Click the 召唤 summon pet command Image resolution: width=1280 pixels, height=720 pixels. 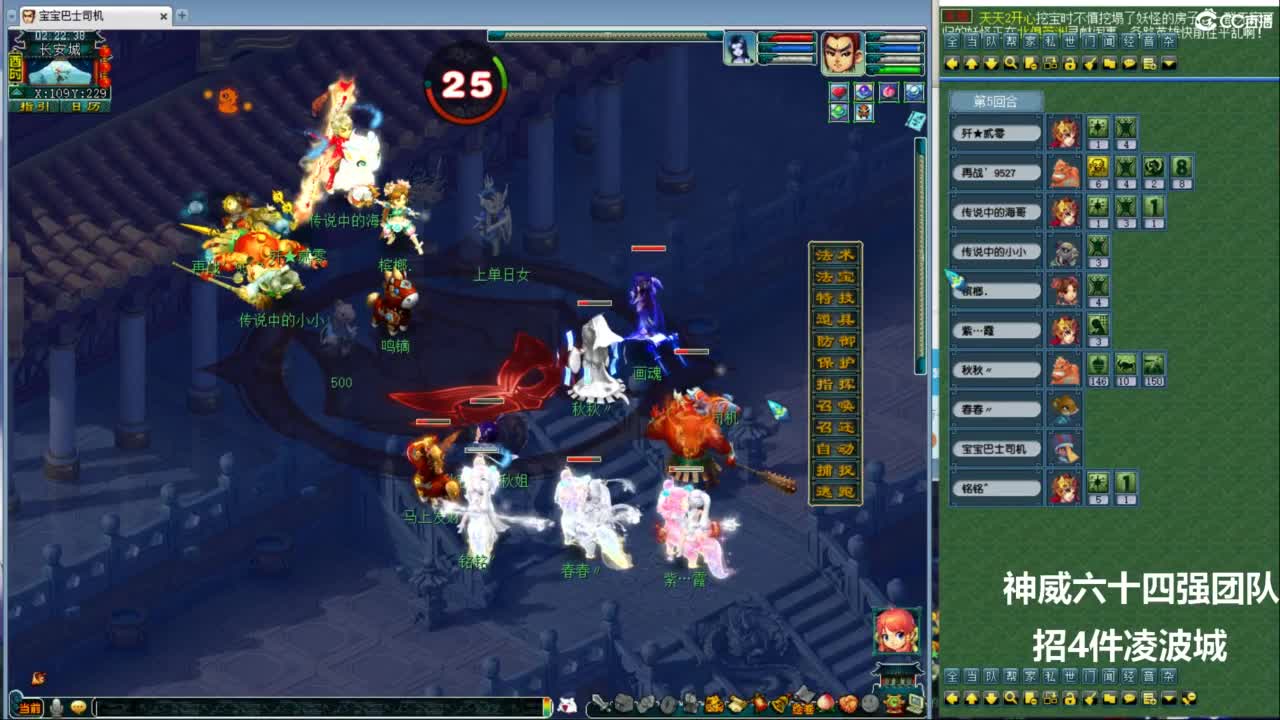835,406
